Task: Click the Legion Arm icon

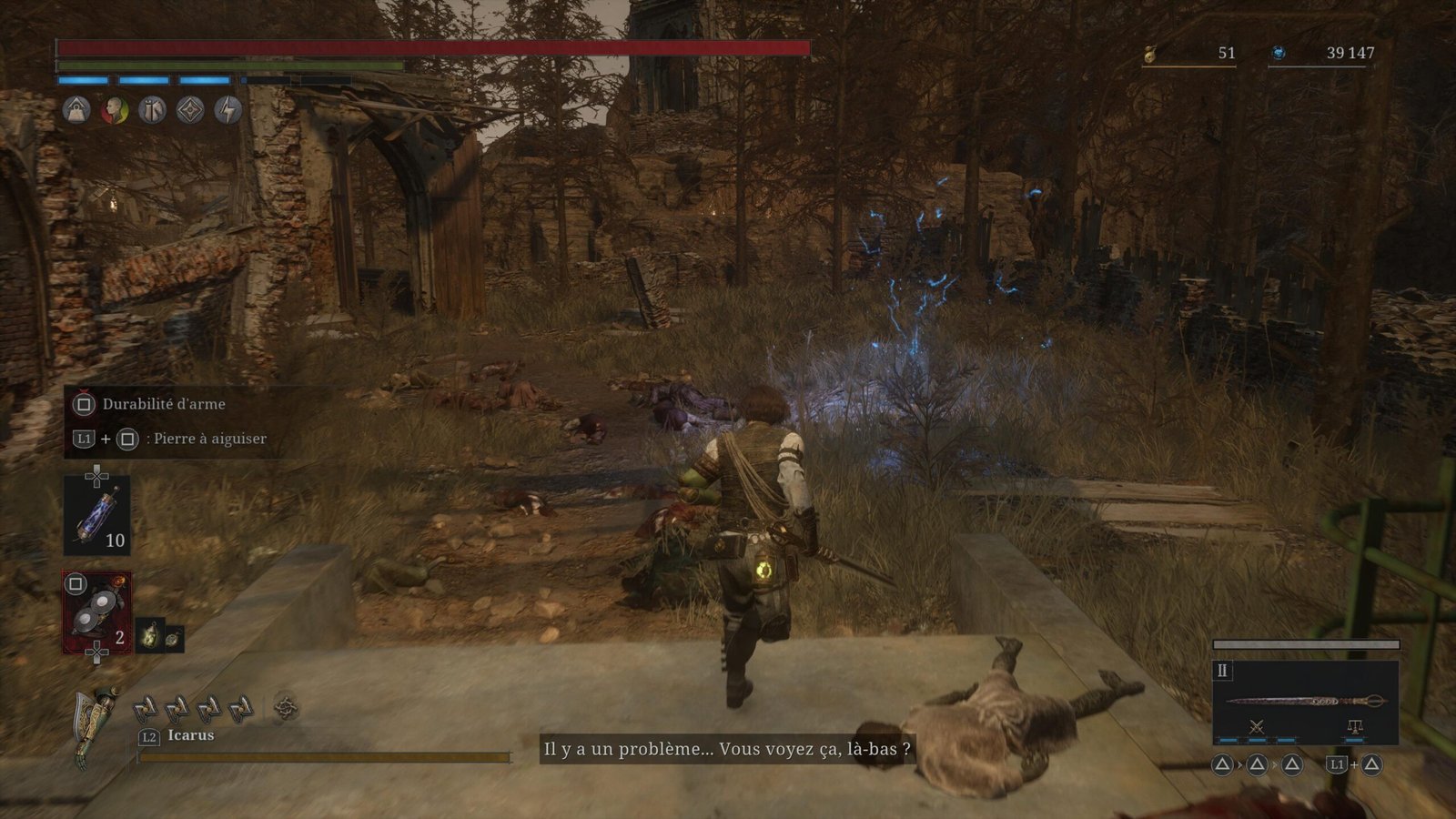Action: point(96,723)
